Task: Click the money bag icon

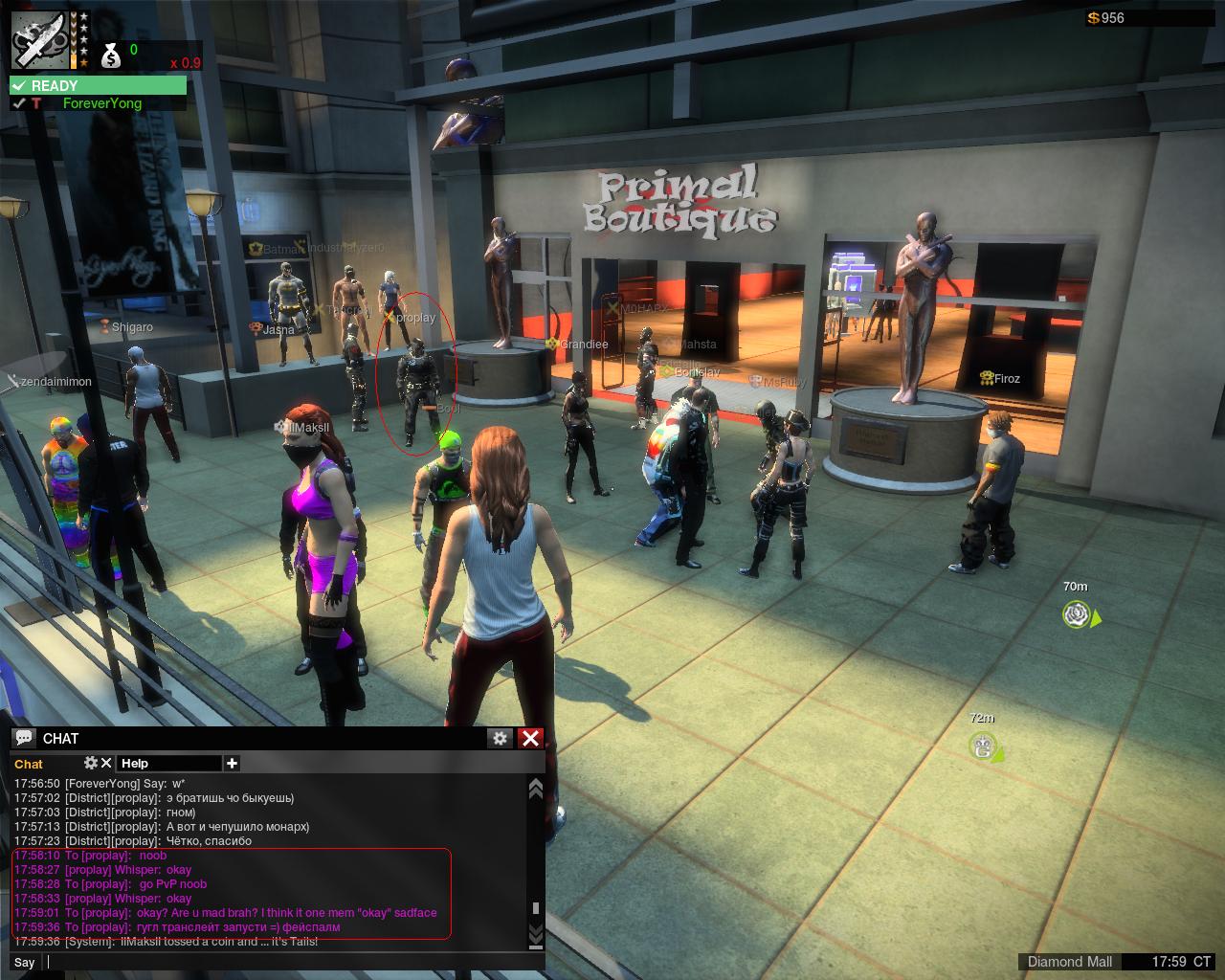Action: coord(111,56)
